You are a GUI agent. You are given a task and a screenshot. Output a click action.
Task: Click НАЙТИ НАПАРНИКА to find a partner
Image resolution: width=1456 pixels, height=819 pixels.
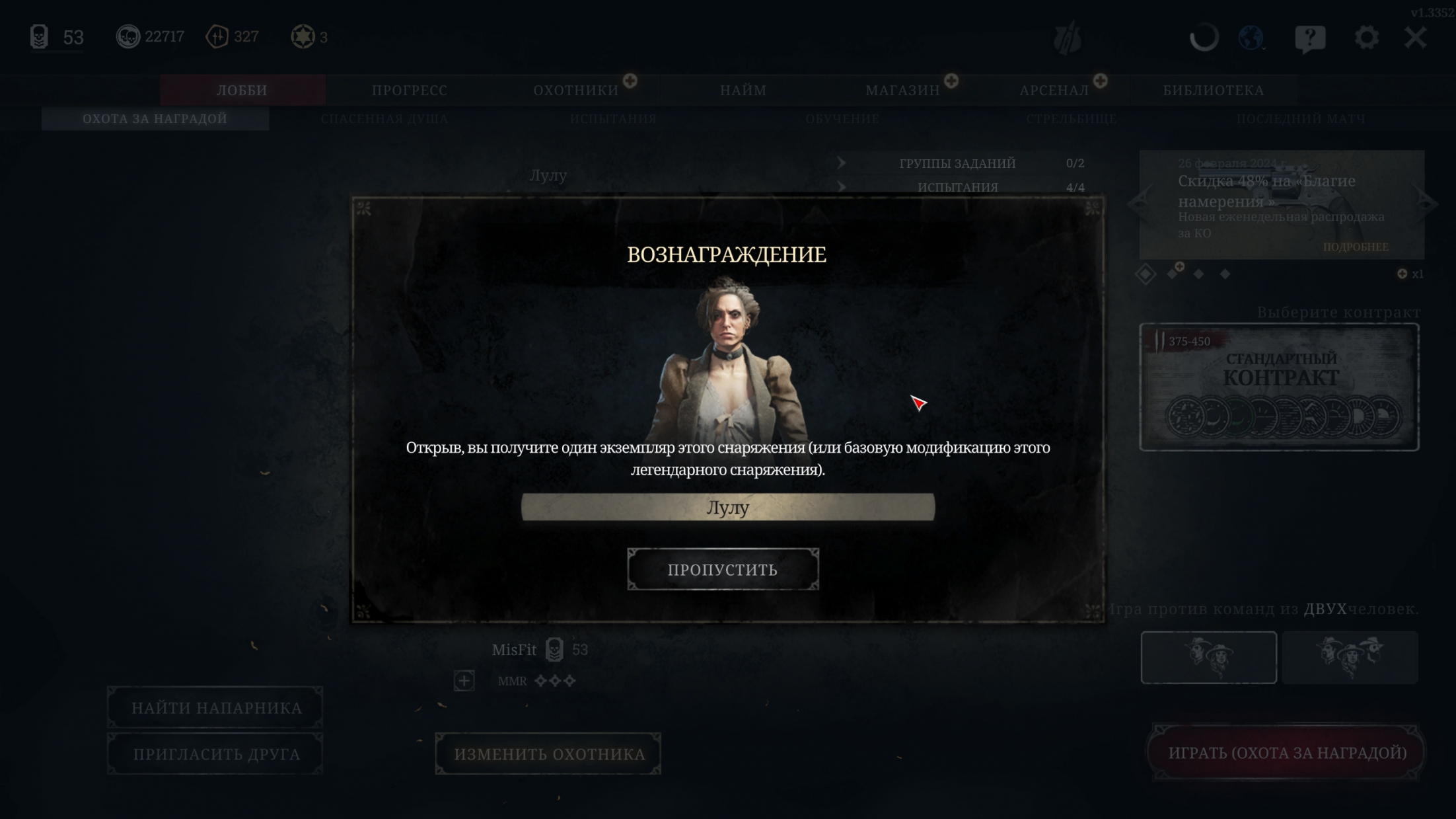click(x=216, y=708)
